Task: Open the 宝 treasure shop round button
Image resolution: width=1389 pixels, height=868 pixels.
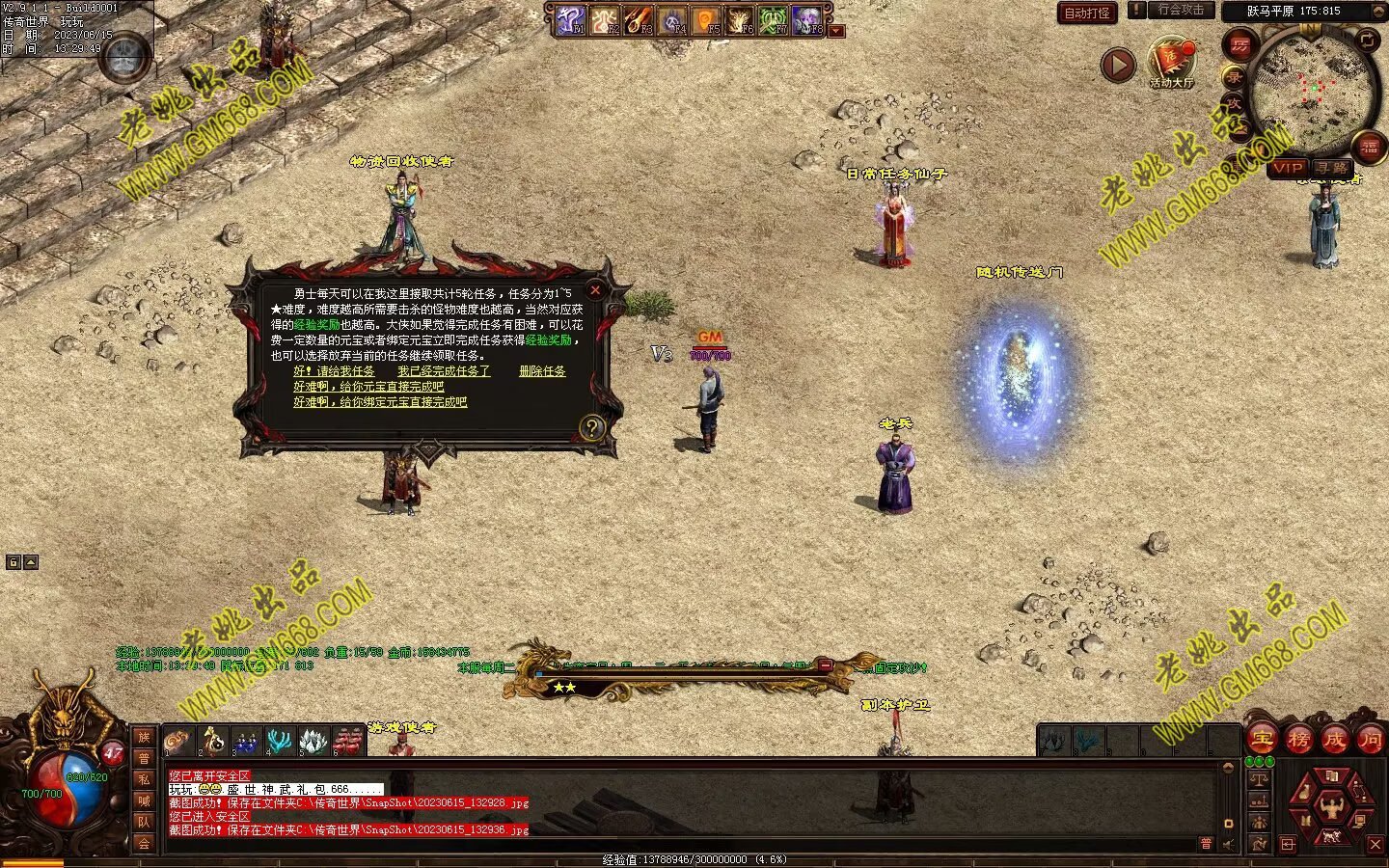Action: pyautogui.click(x=1262, y=740)
